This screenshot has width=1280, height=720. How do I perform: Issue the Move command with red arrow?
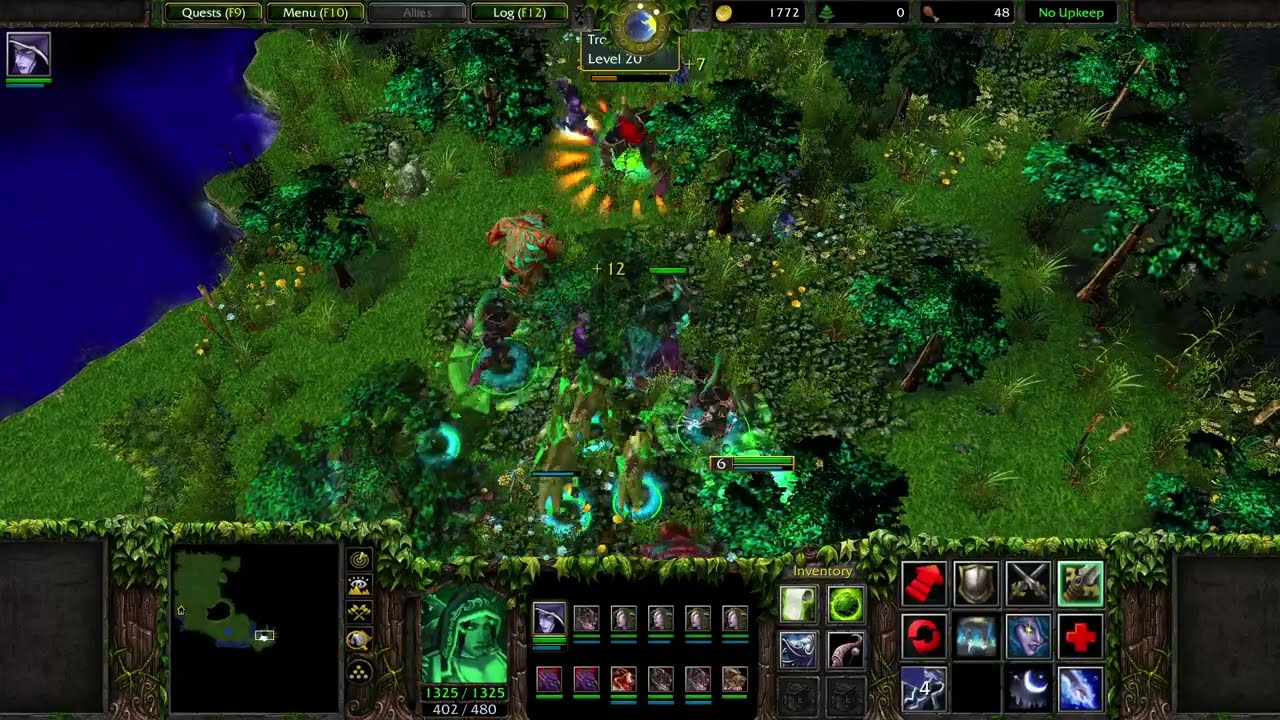[923, 584]
